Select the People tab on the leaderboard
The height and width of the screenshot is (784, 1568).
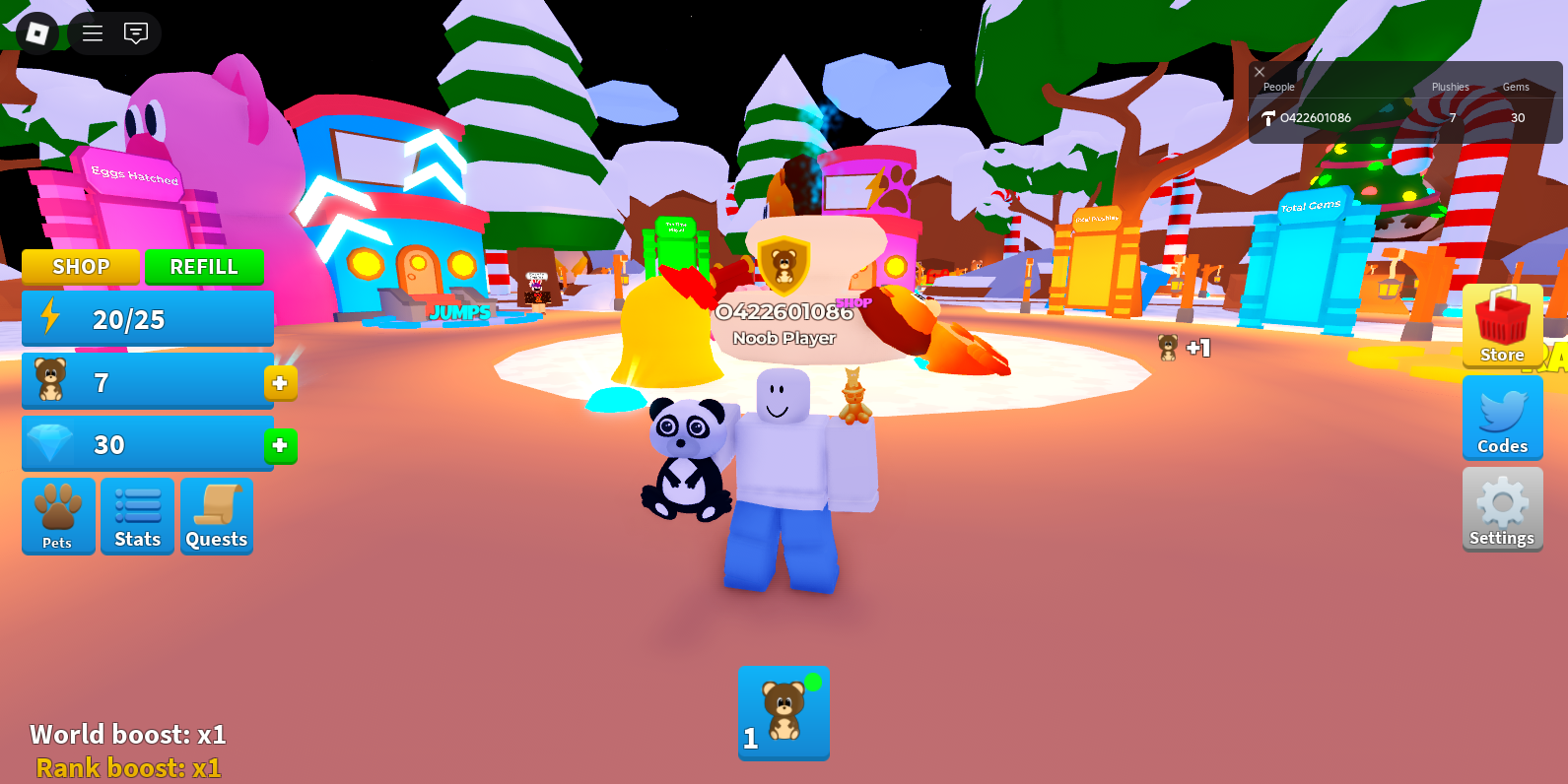(1278, 87)
